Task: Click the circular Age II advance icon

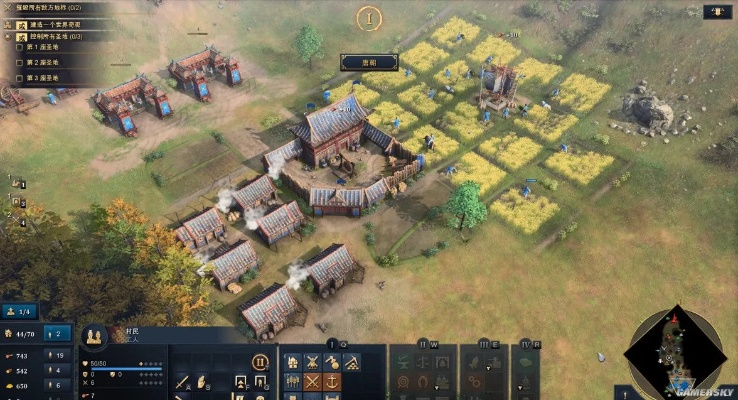Action: click(x=259, y=362)
